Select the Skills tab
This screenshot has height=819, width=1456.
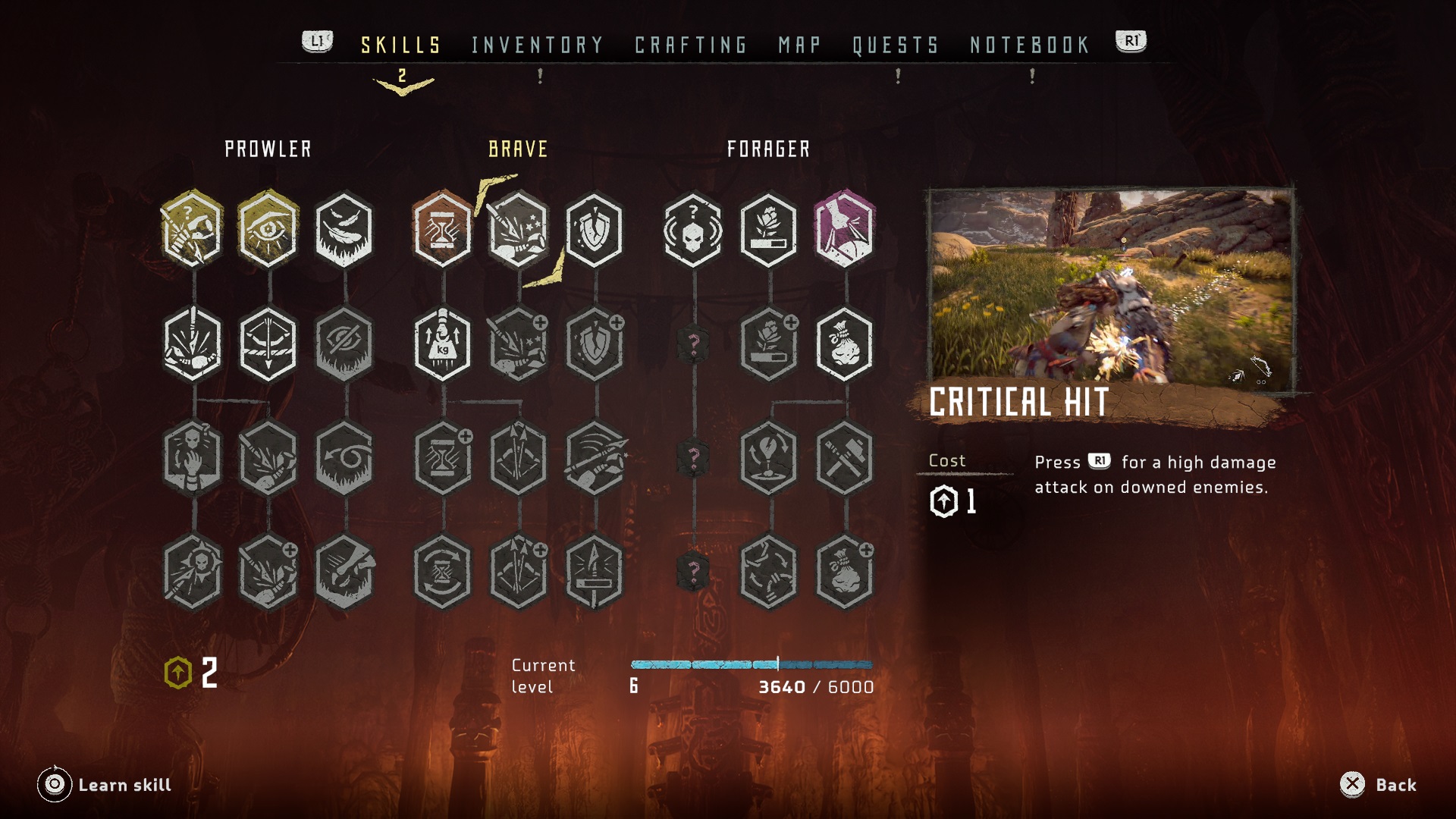coord(401,45)
